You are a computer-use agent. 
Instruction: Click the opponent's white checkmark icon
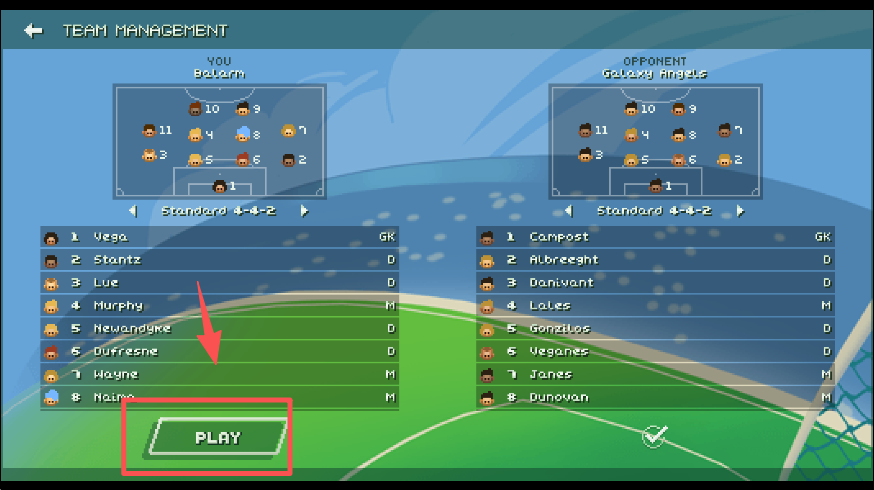(655, 435)
